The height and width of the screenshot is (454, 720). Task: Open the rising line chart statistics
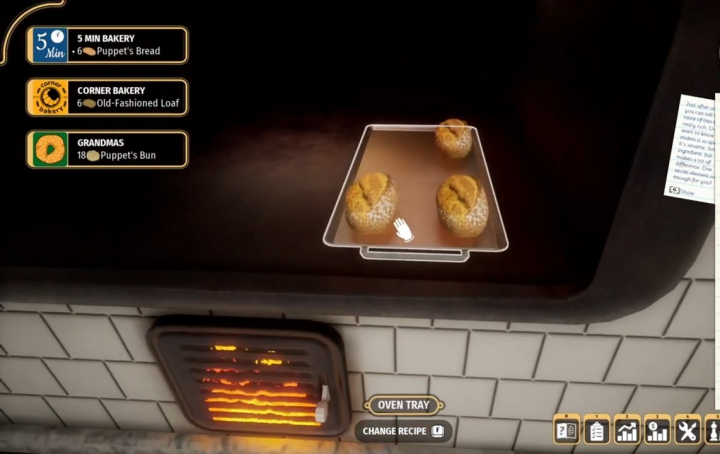(627, 431)
